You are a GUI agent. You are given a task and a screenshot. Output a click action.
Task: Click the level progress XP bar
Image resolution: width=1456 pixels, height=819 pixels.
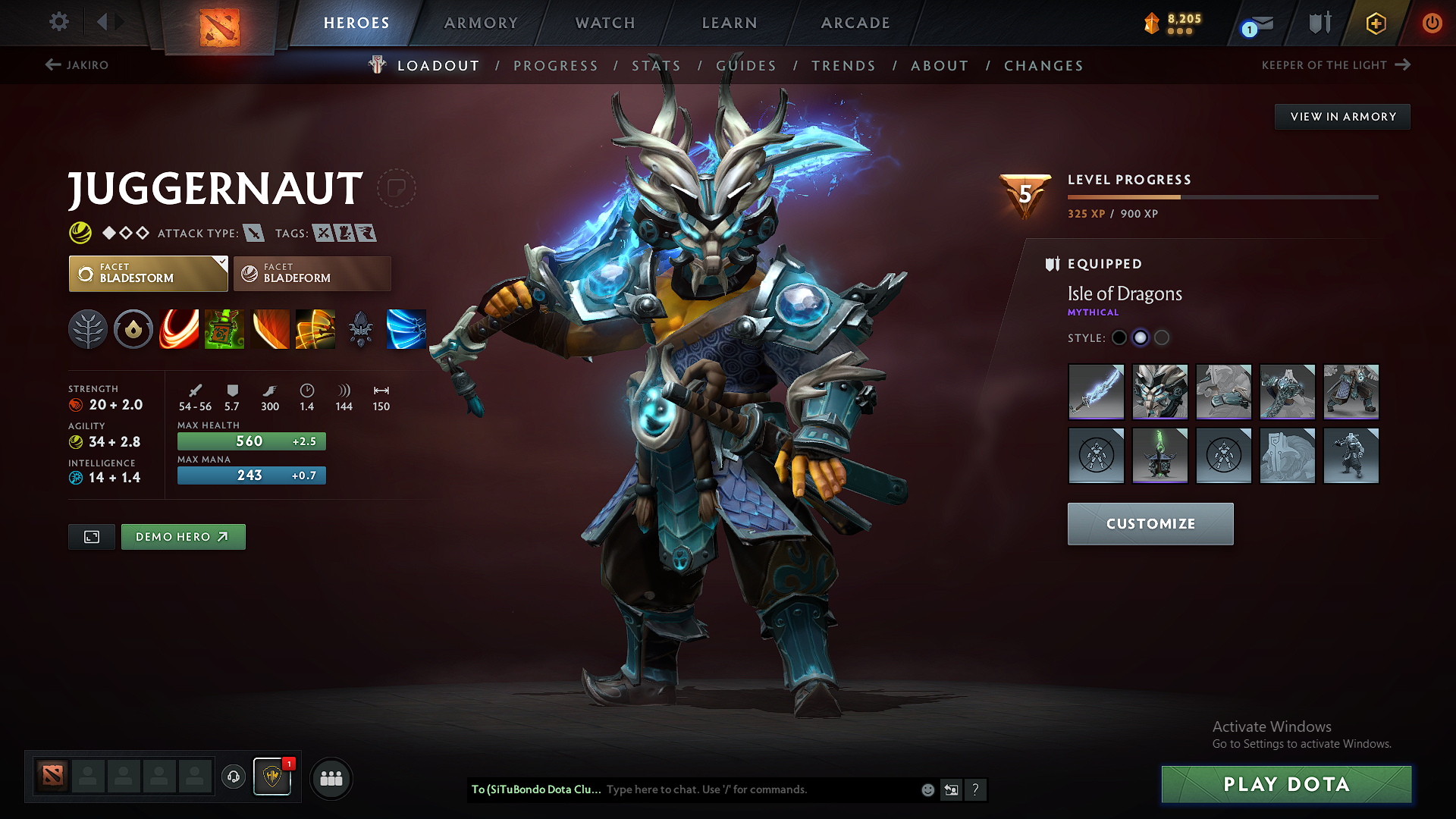point(1224,196)
